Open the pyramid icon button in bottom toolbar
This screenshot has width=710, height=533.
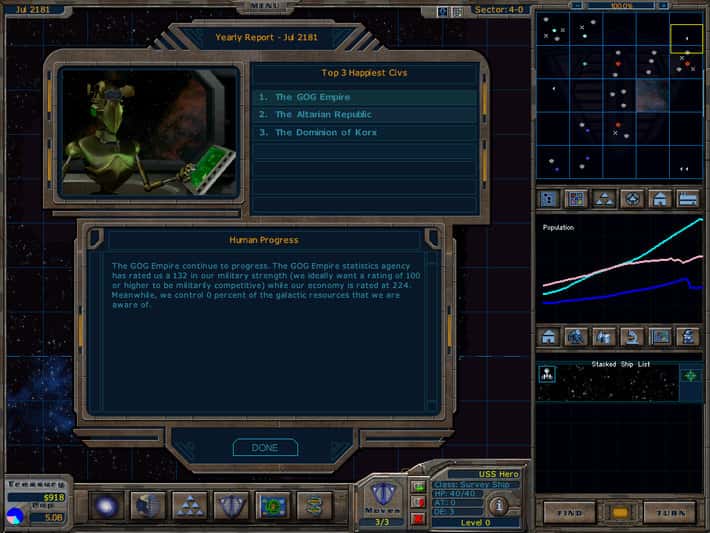189,505
